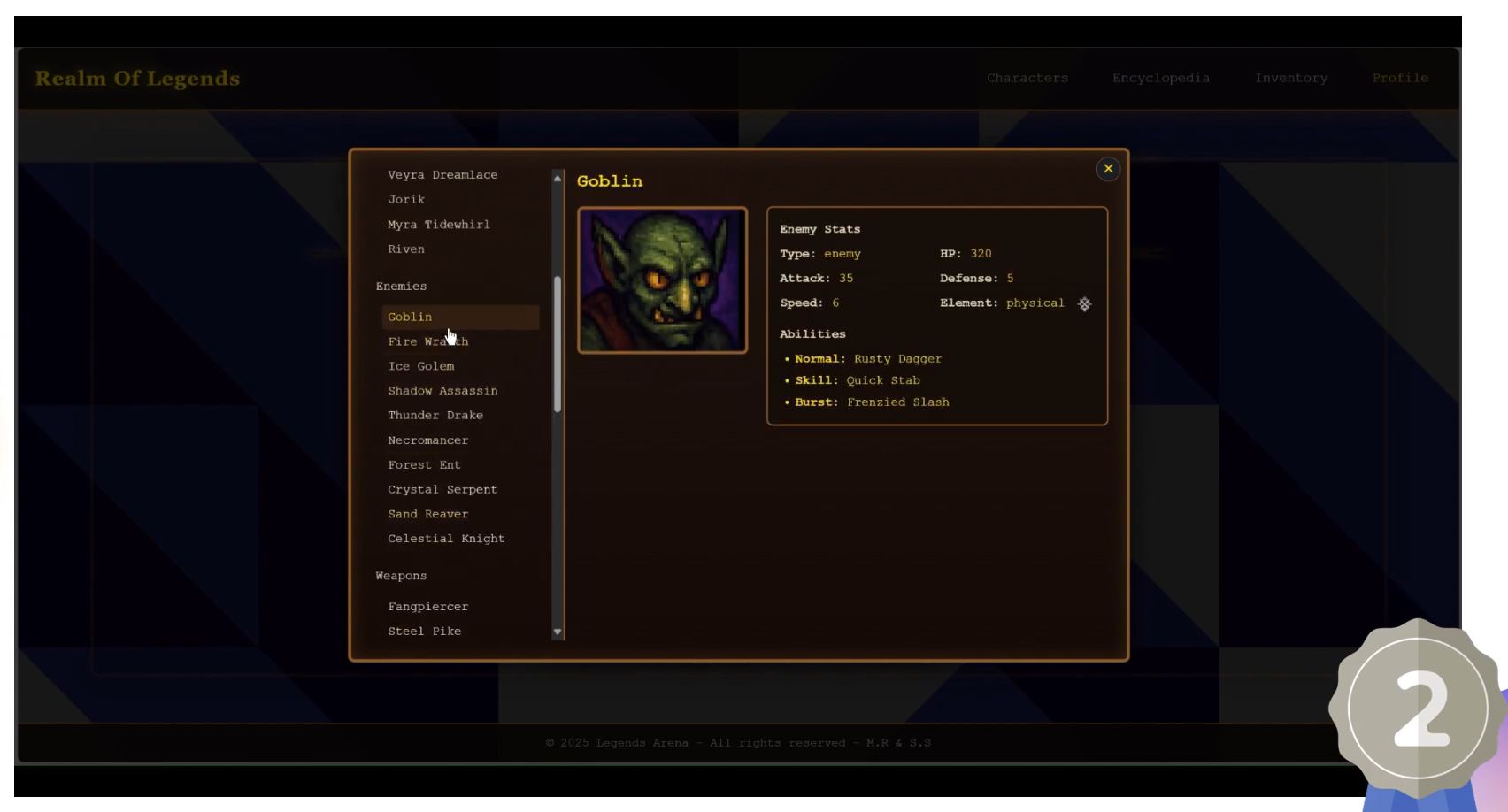Image resolution: width=1508 pixels, height=812 pixels.
Task: Close the encyclopedia popup window
Action: coord(1108,169)
